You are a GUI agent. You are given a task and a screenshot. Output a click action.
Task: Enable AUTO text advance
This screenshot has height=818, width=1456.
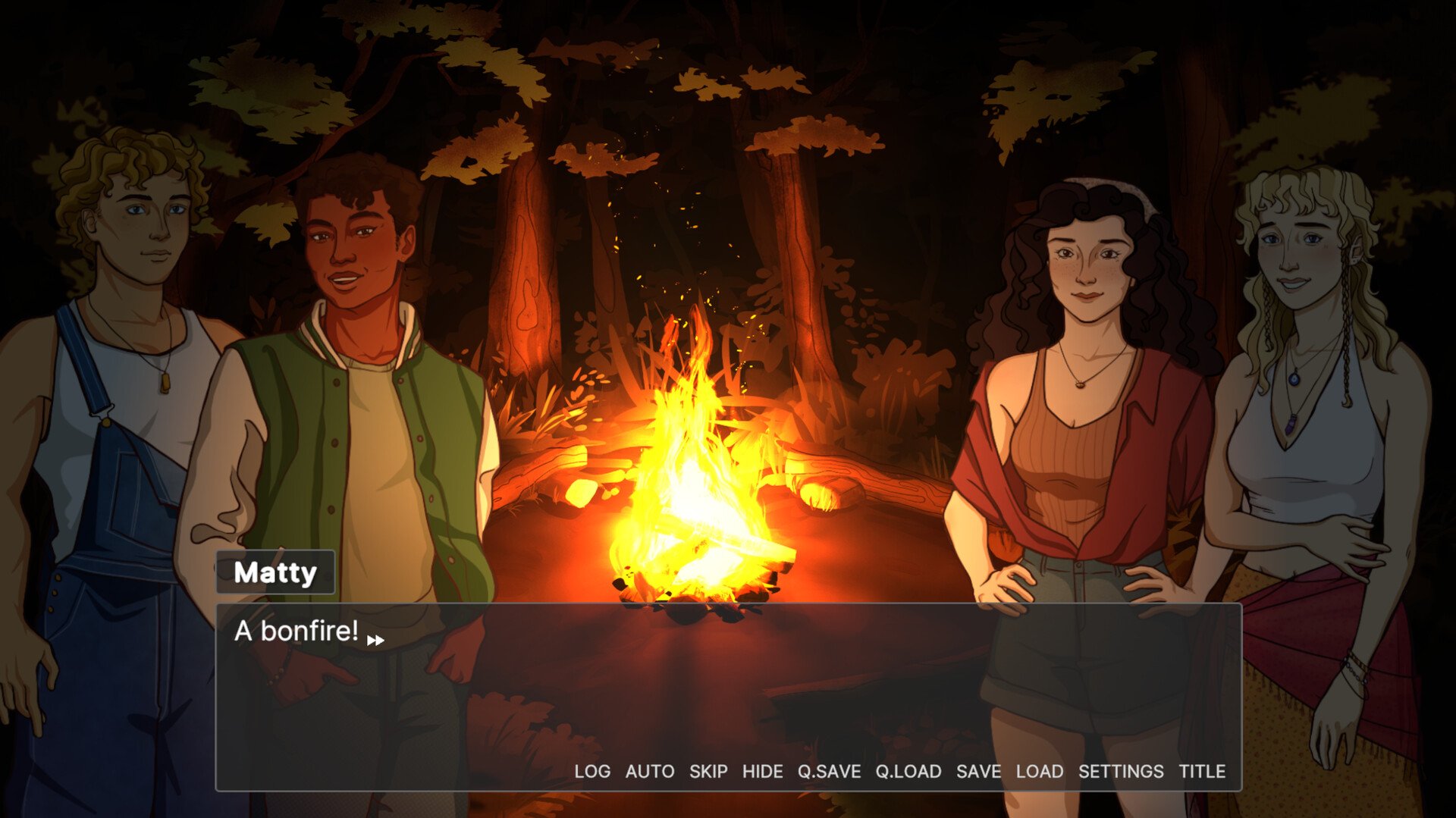(649, 771)
